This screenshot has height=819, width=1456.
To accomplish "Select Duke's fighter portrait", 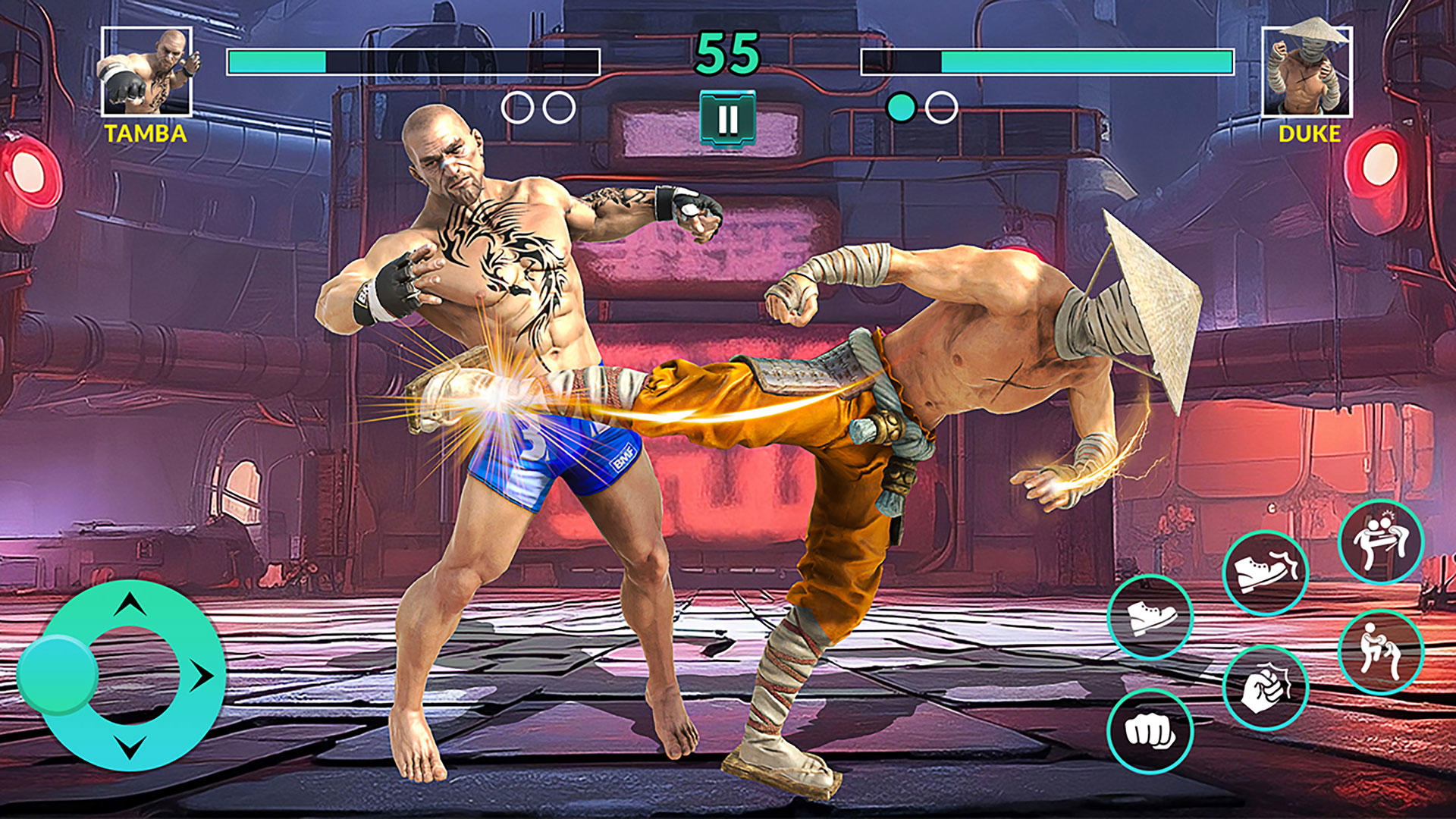I will pos(1307,71).
